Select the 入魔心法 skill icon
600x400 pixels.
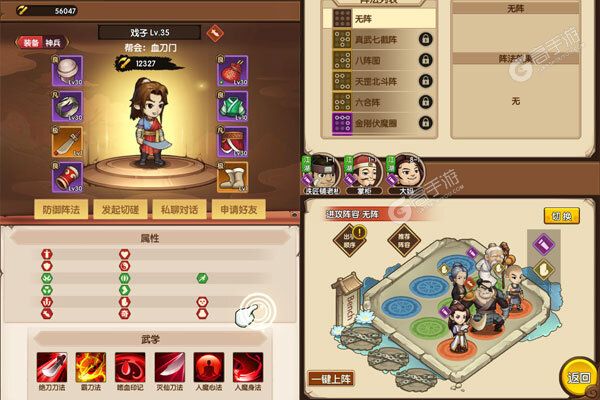coord(206,365)
